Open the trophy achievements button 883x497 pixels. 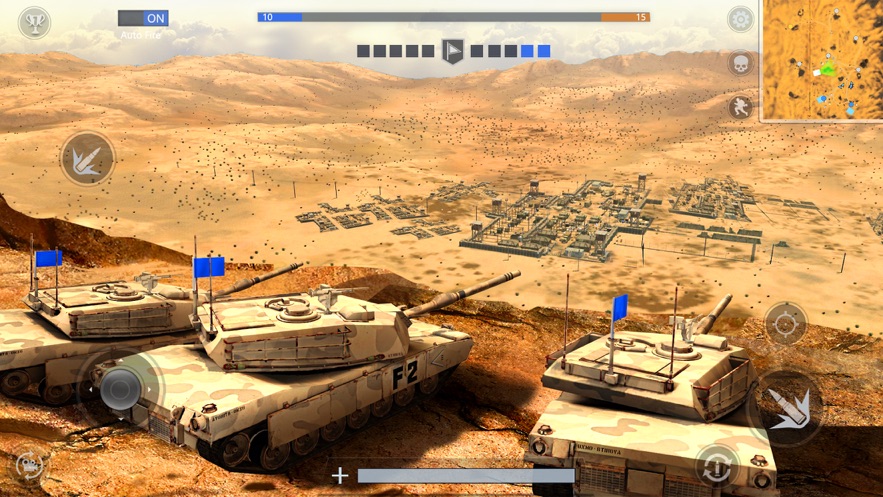click(x=35, y=22)
